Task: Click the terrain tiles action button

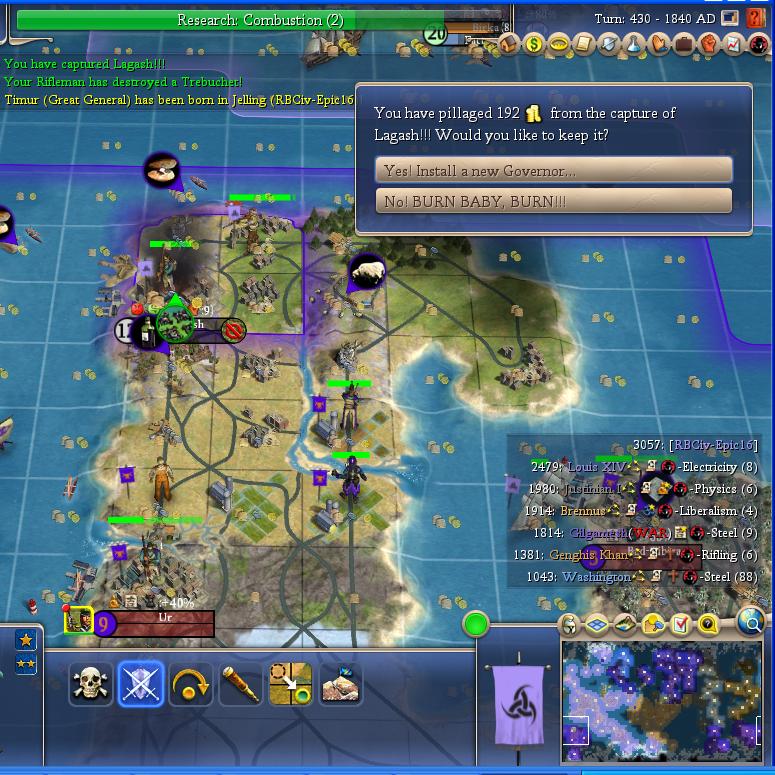Action: (x=340, y=685)
